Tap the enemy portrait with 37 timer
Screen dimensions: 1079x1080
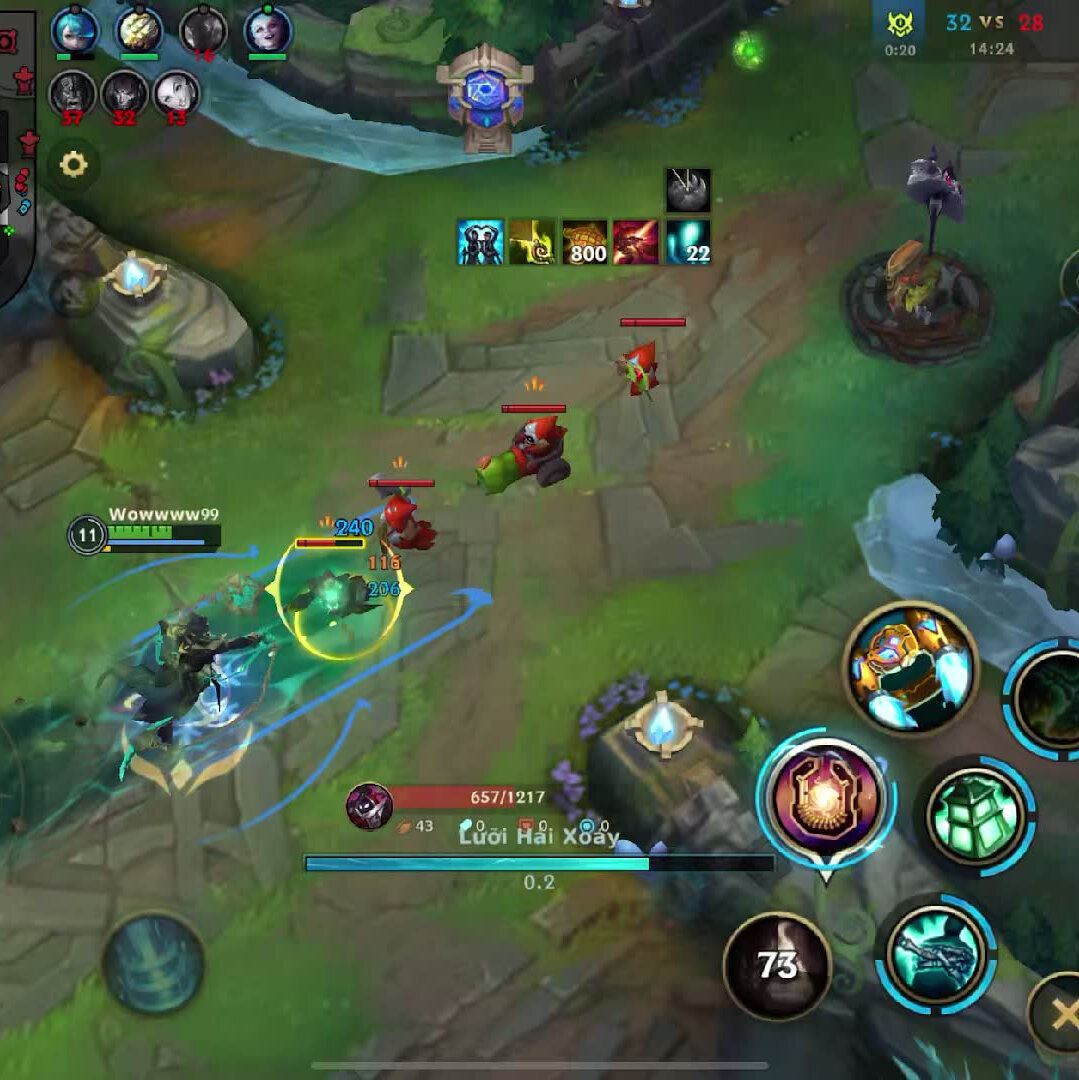[72, 94]
